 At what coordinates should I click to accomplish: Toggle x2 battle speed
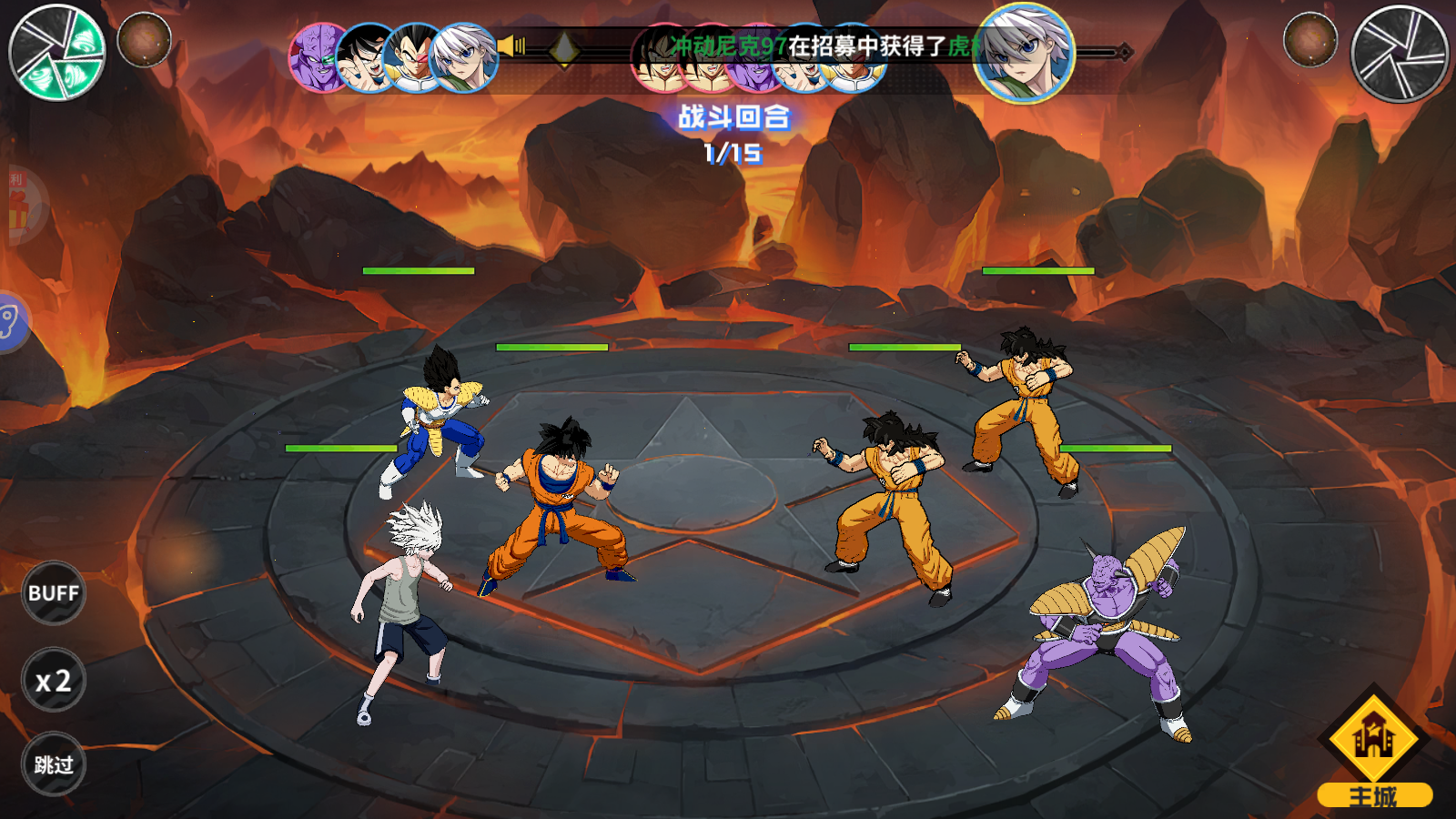[54, 681]
